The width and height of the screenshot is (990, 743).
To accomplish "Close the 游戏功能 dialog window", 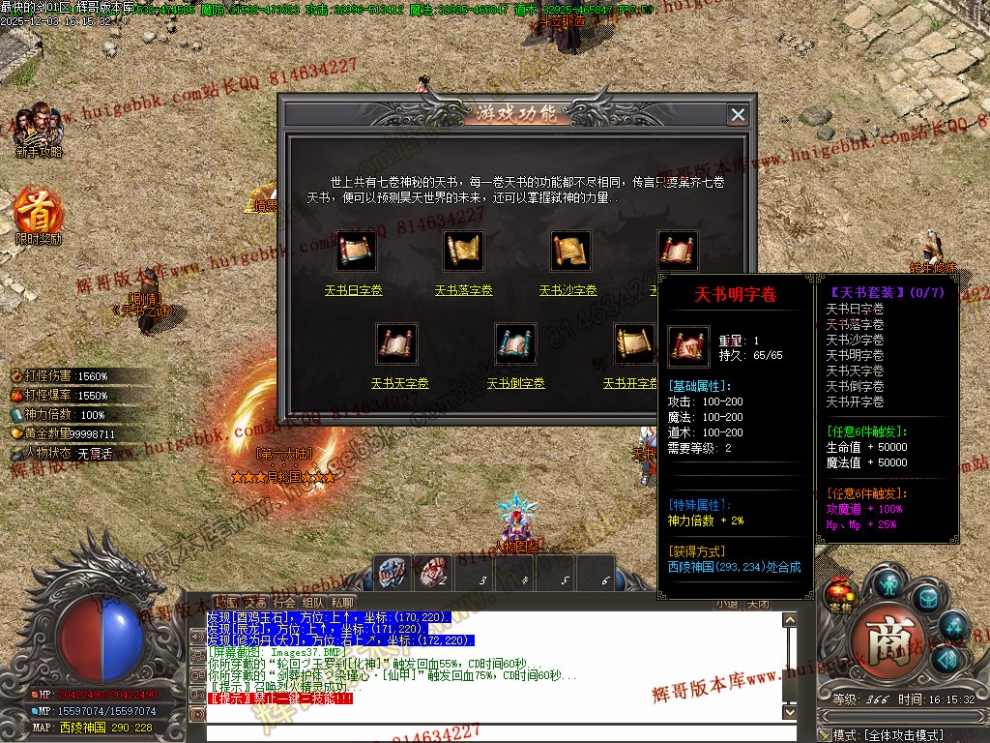I will pyautogui.click(x=738, y=115).
